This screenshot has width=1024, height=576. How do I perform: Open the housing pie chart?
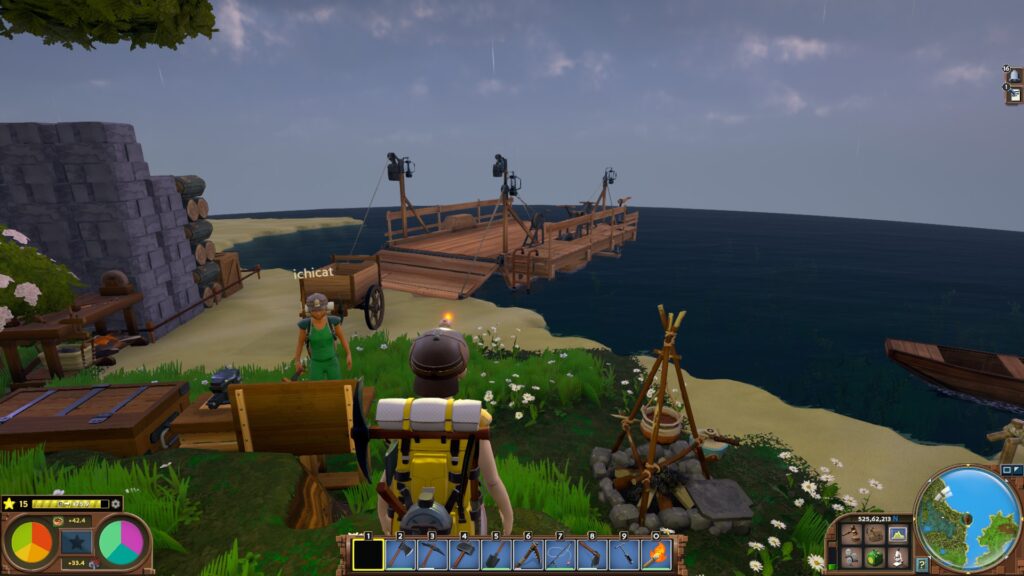click(121, 542)
